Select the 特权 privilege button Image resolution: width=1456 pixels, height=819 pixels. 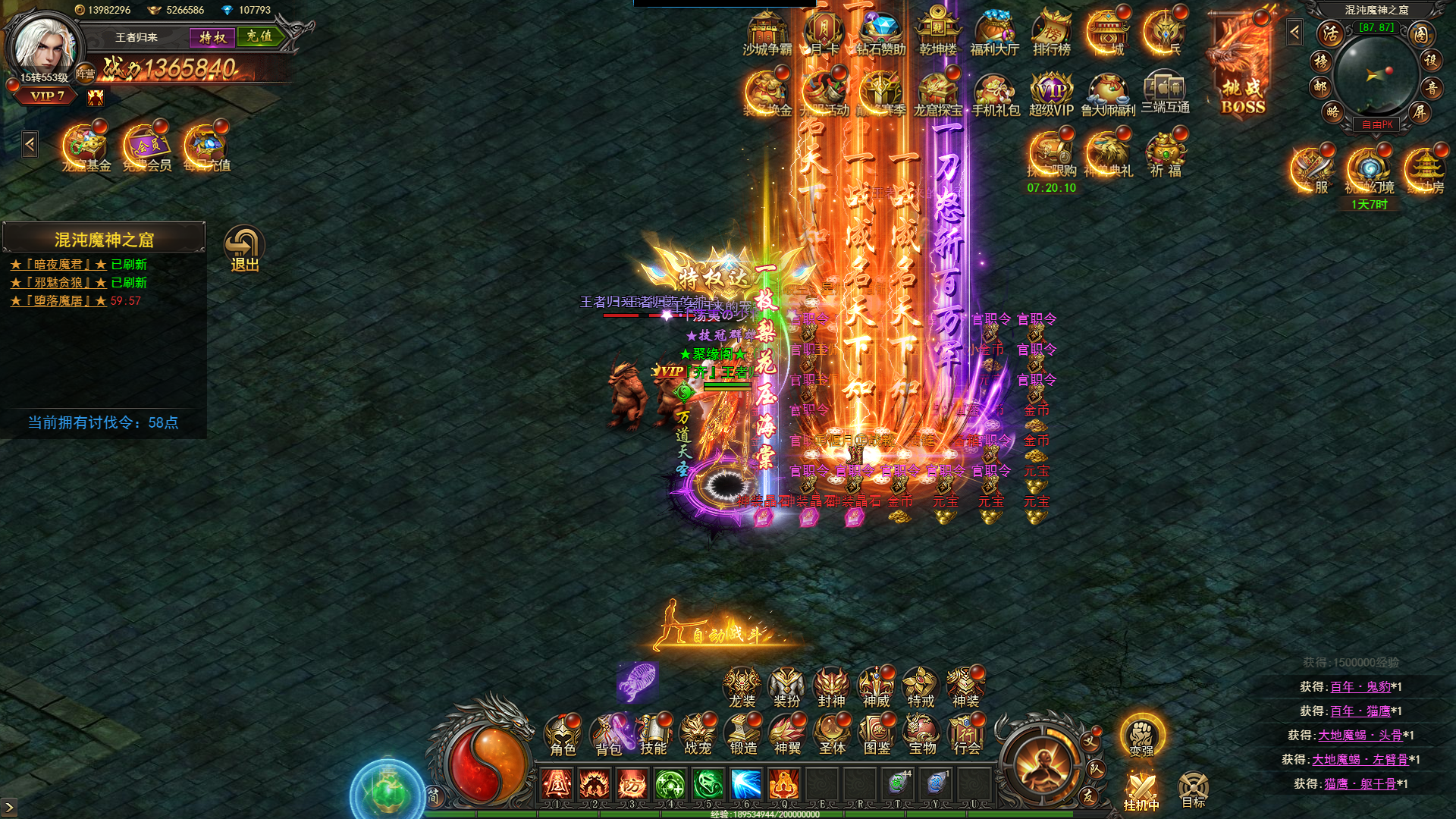pyautogui.click(x=212, y=37)
